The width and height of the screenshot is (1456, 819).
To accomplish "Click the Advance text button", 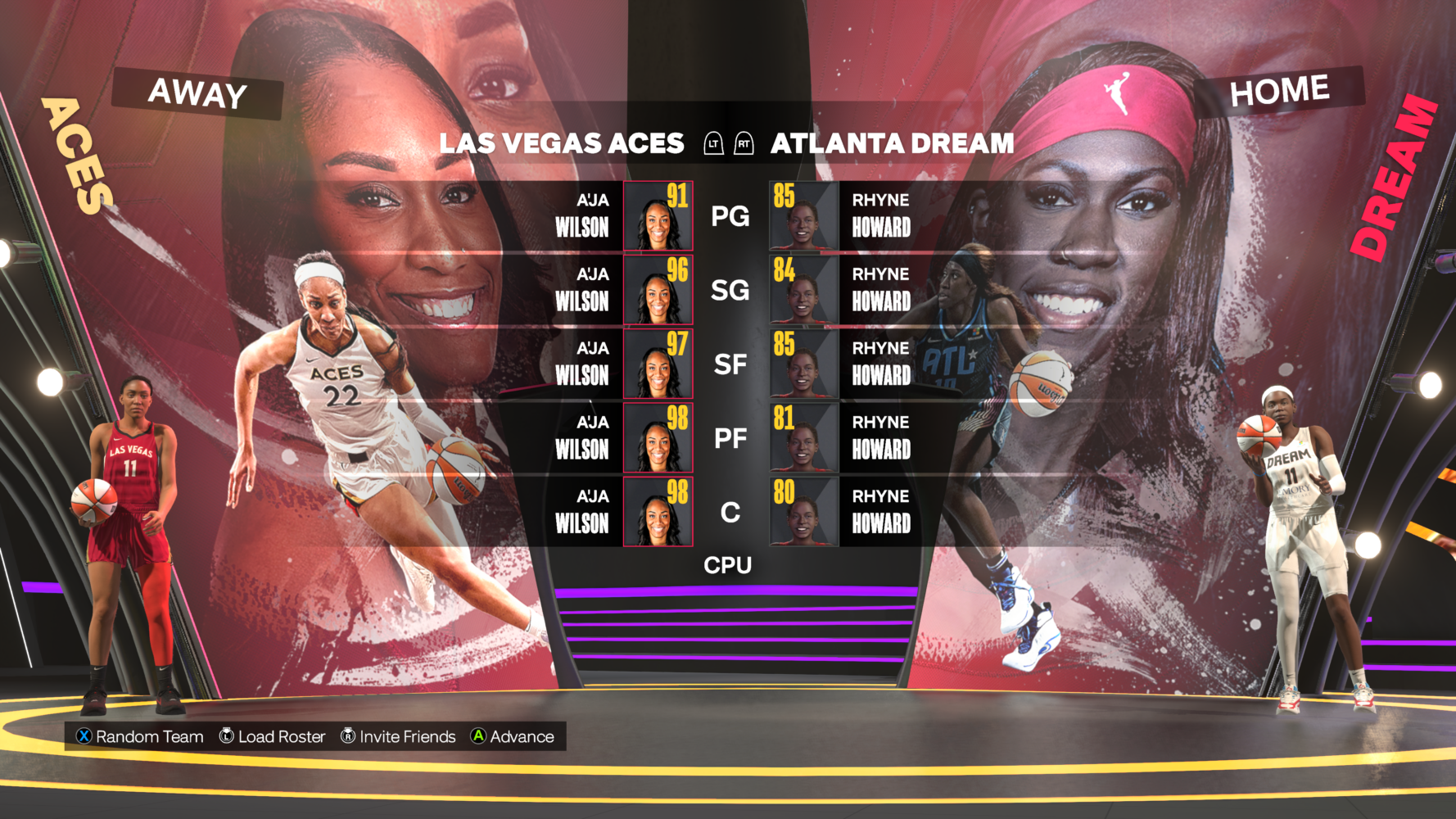I will (521, 736).
